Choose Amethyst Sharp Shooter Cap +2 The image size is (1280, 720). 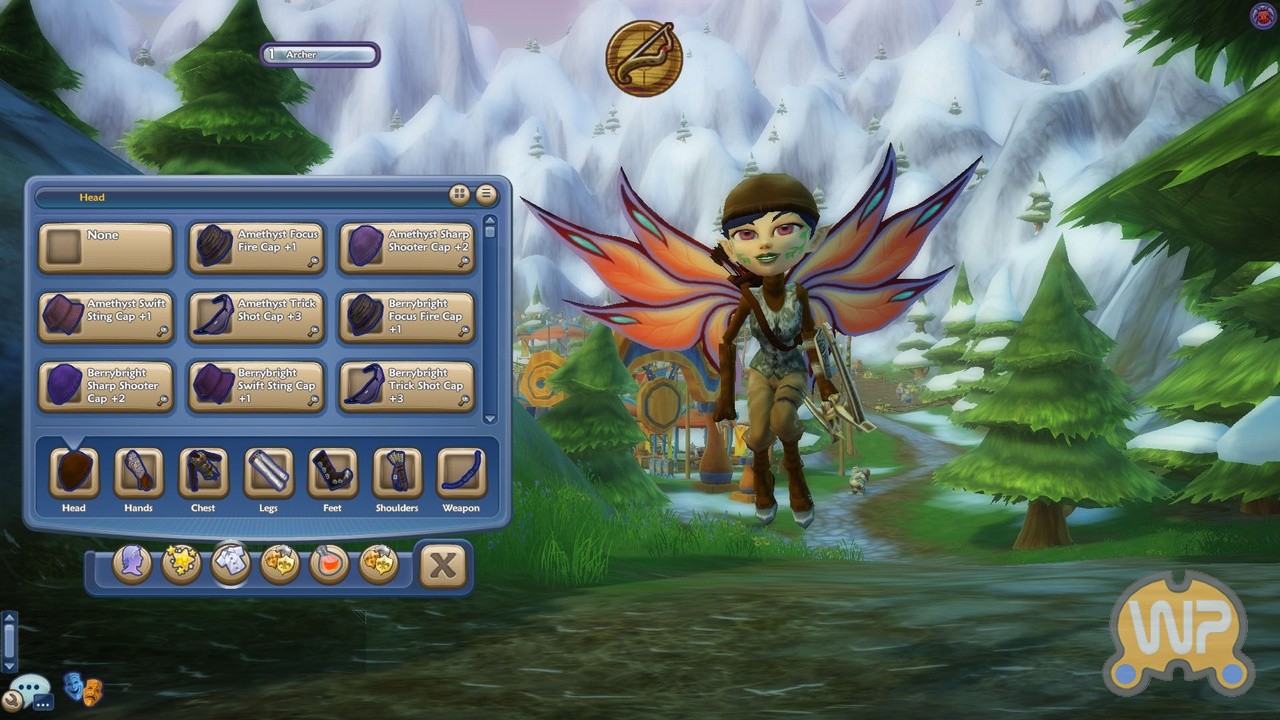pyautogui.click(x=407, y=248)
